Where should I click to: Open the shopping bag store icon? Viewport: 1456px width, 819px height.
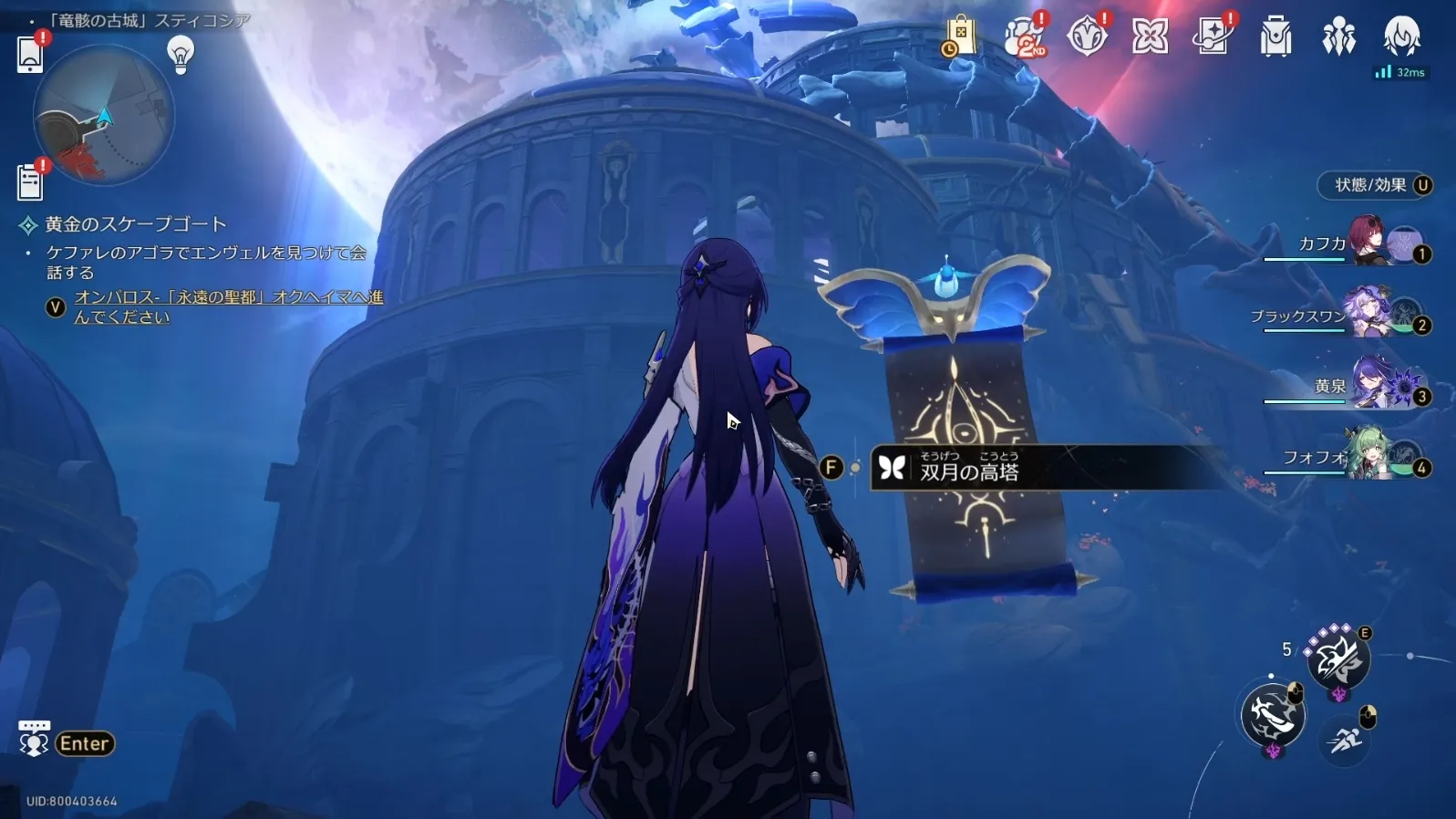[960, 36]
